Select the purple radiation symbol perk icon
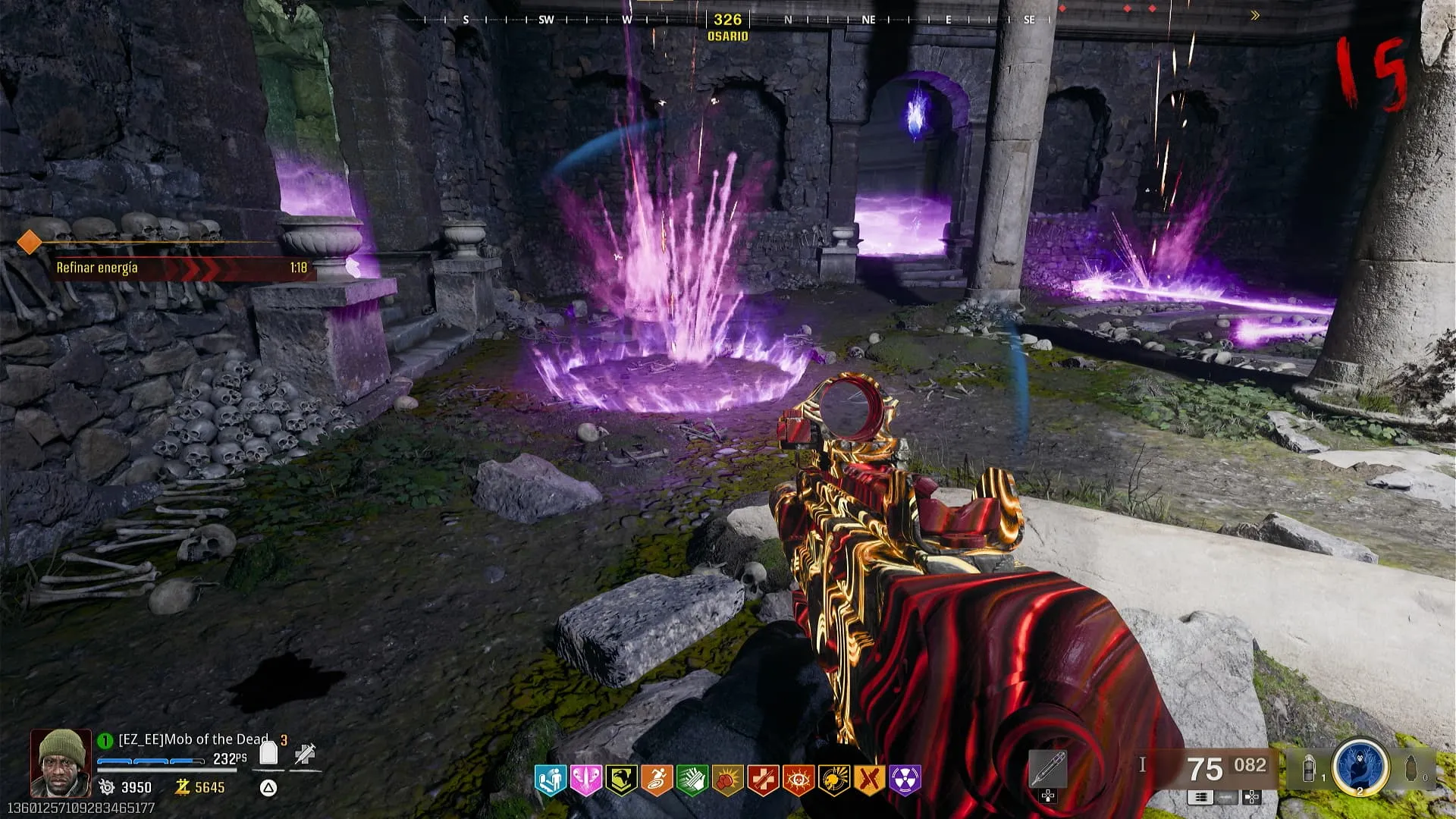The image size is (1456, 819). point(905,780)
